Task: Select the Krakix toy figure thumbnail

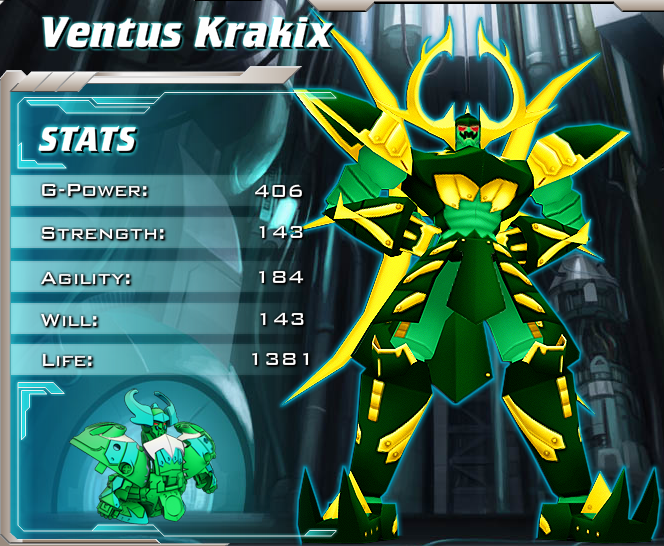Action: [x=148, y=458]
